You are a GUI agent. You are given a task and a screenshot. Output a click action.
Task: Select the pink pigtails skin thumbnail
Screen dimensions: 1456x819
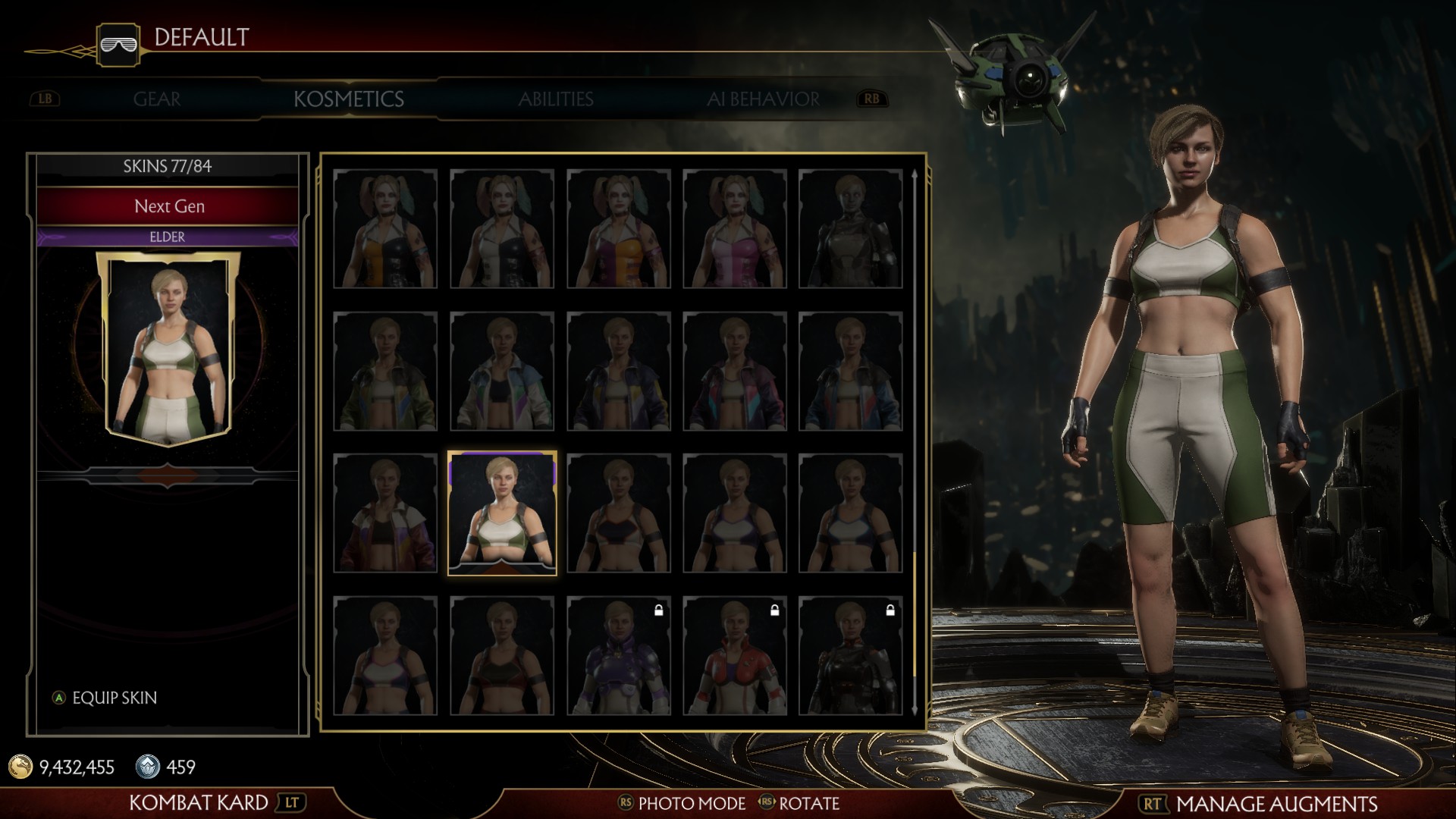(x=735, y=228)
